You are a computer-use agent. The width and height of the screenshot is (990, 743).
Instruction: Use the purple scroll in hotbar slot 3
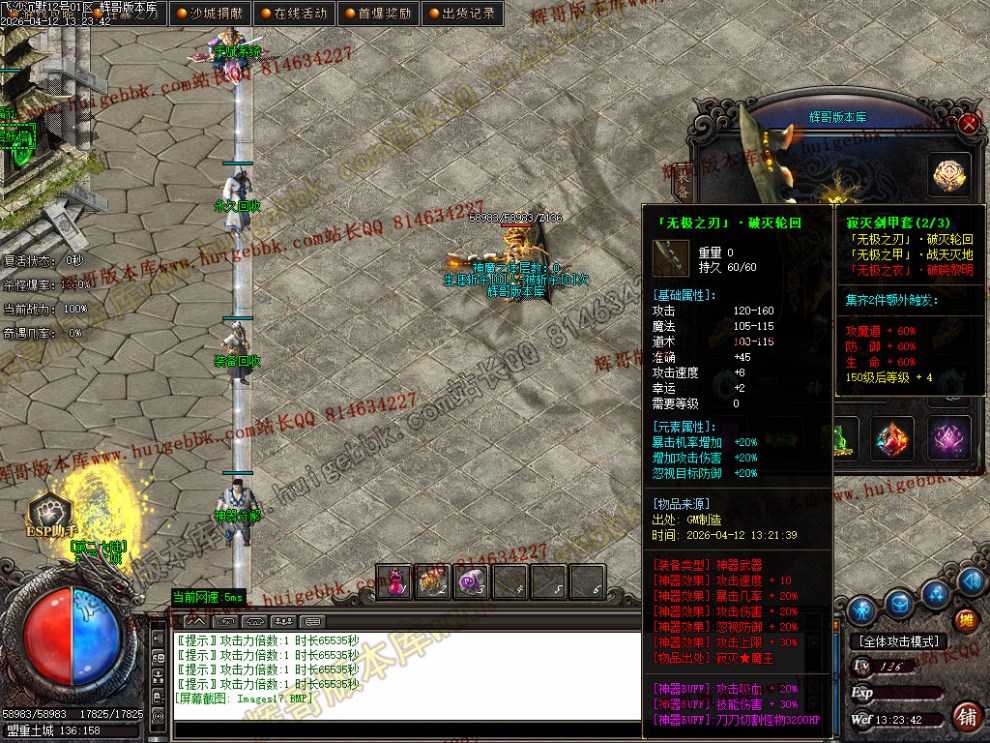click(x=470, y=581)
